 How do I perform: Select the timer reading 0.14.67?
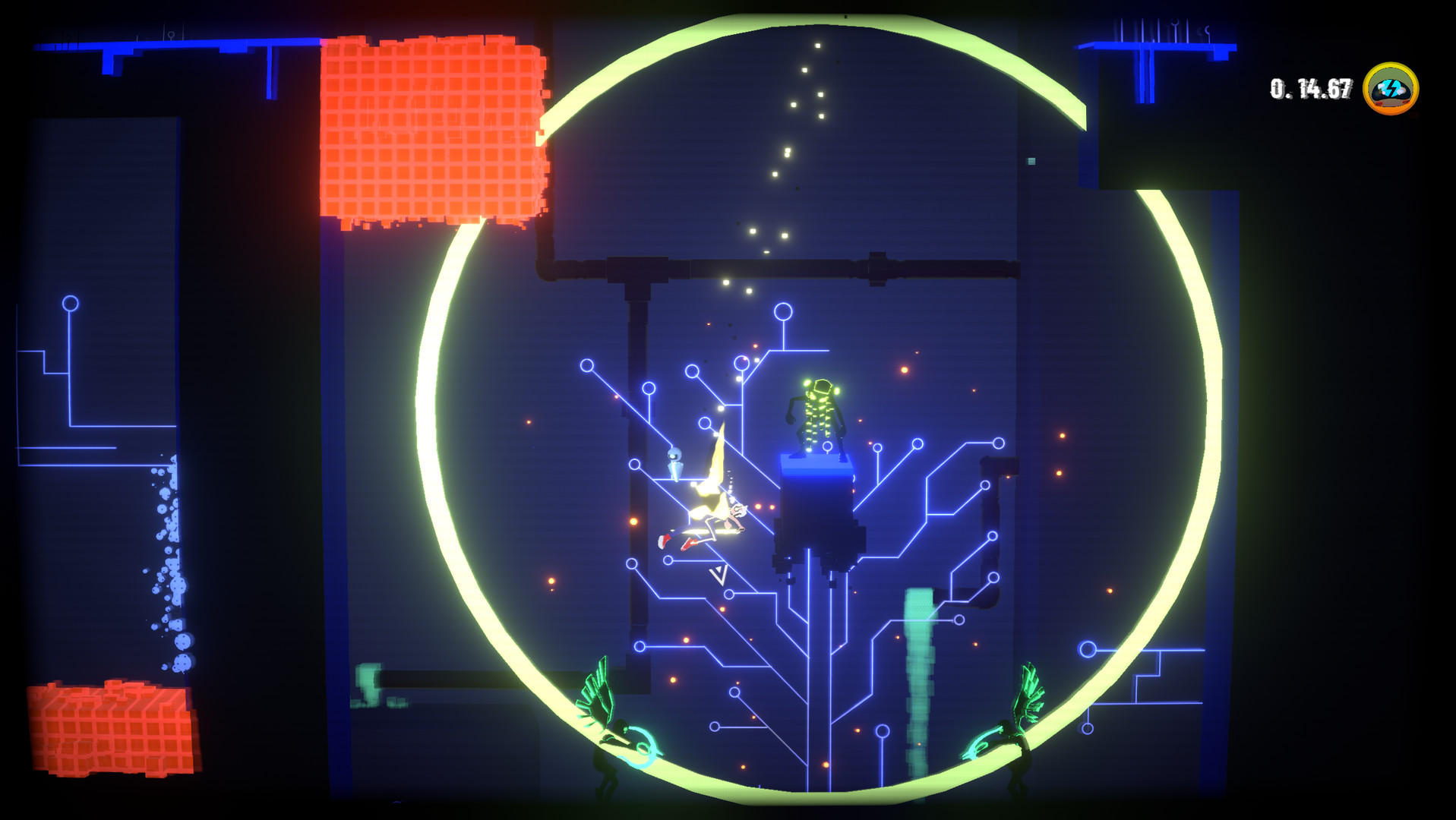tap(1308, 88)
